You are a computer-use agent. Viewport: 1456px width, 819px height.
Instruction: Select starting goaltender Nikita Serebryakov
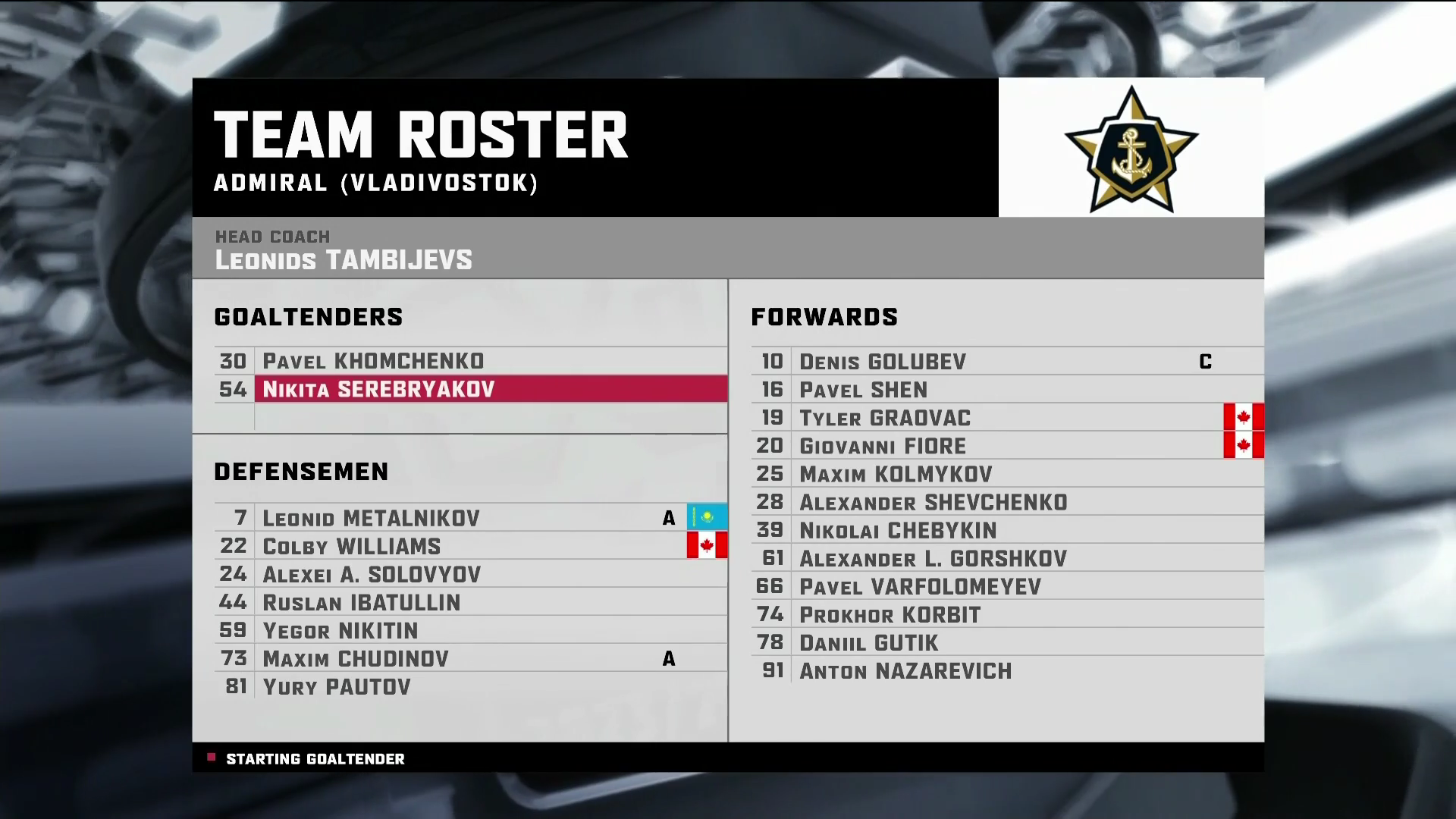coord(378,389)
